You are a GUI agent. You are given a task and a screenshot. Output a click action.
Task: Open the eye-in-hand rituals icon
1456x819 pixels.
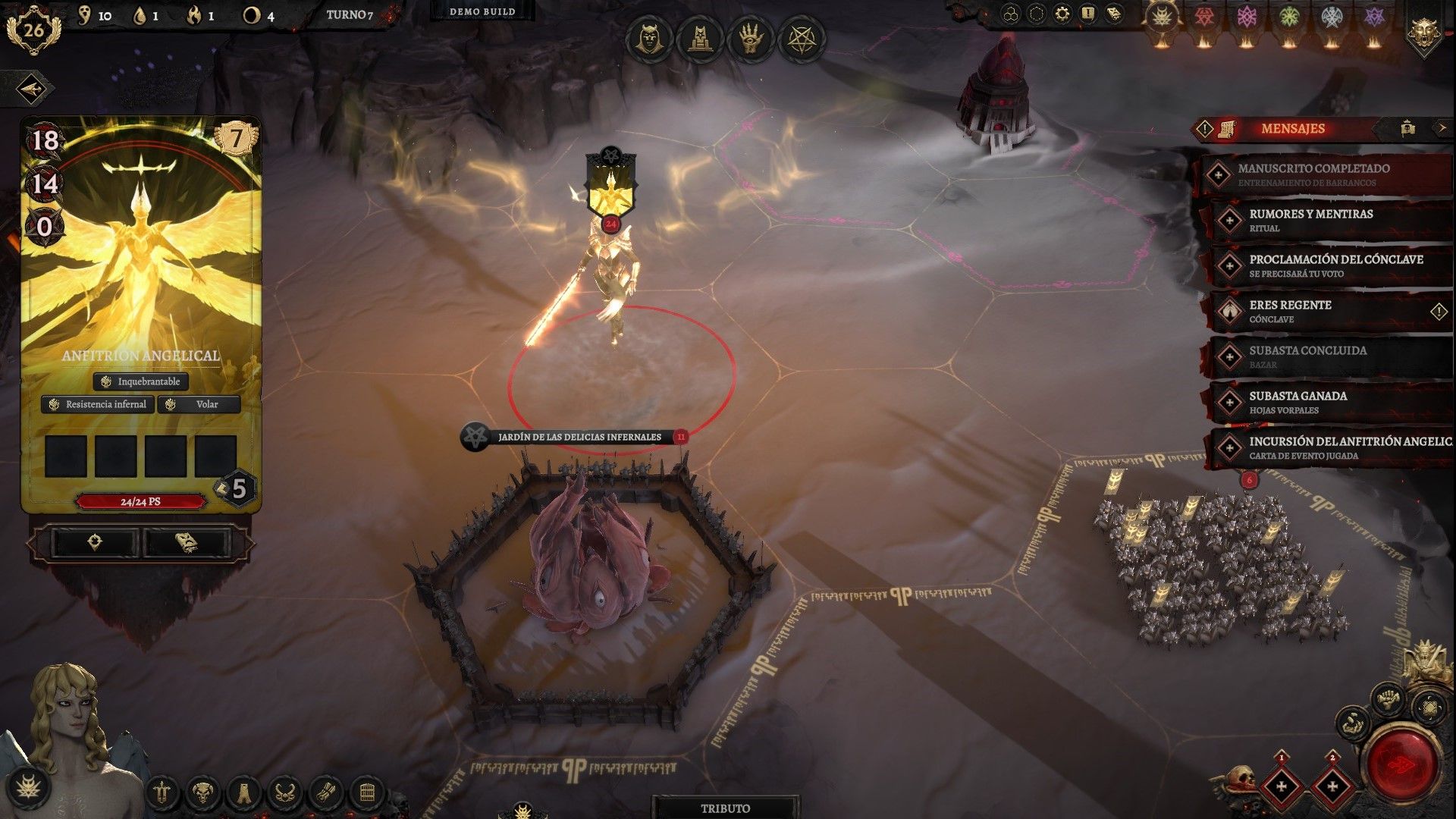(750, 39)
